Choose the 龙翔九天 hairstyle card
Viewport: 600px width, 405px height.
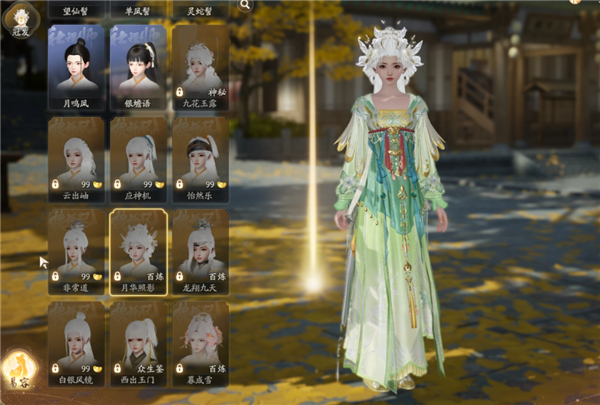200,249
